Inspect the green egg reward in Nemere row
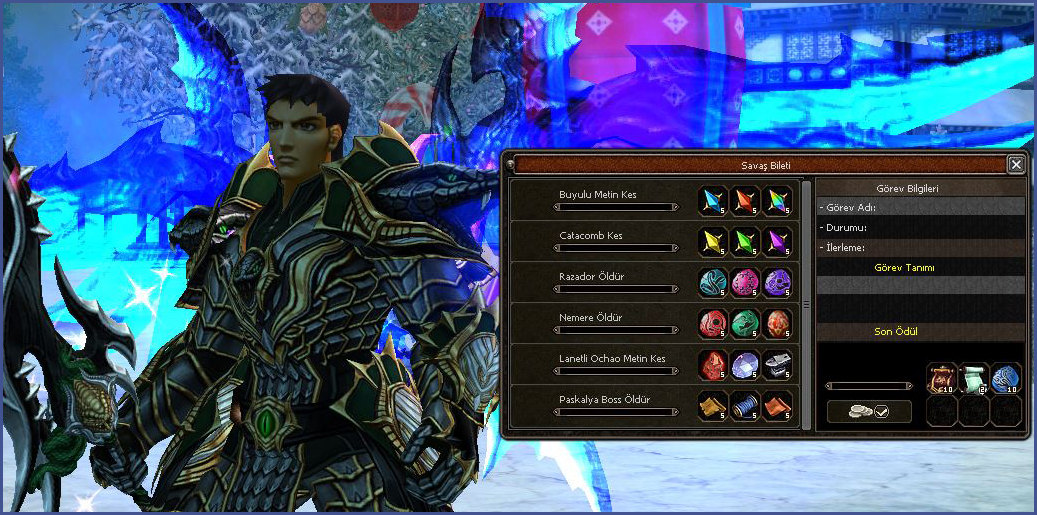The width and height of the screenshot is (1037, 515). click(x=745, y=323)
